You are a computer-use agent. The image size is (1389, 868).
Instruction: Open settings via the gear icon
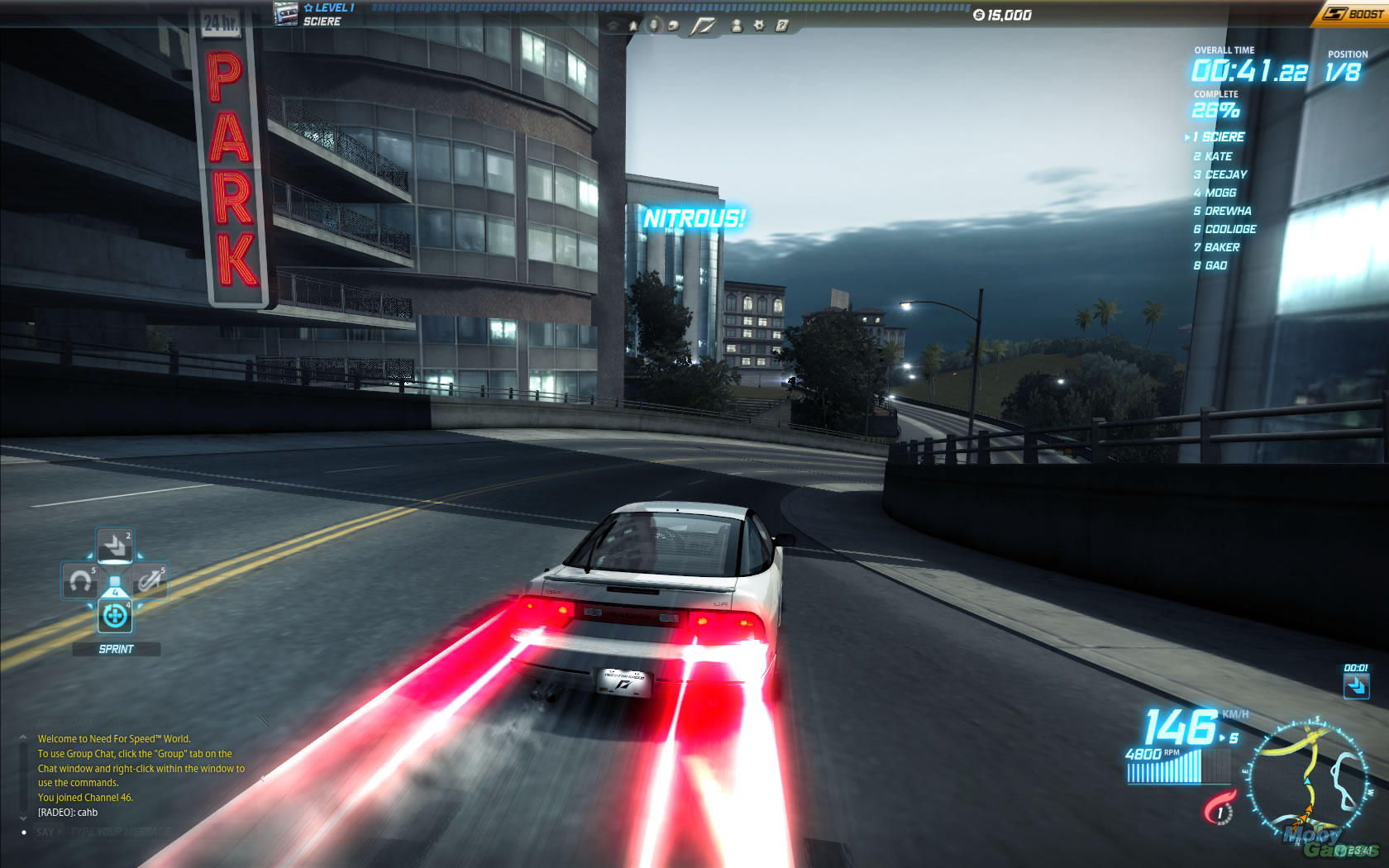(x=759, y=26)
